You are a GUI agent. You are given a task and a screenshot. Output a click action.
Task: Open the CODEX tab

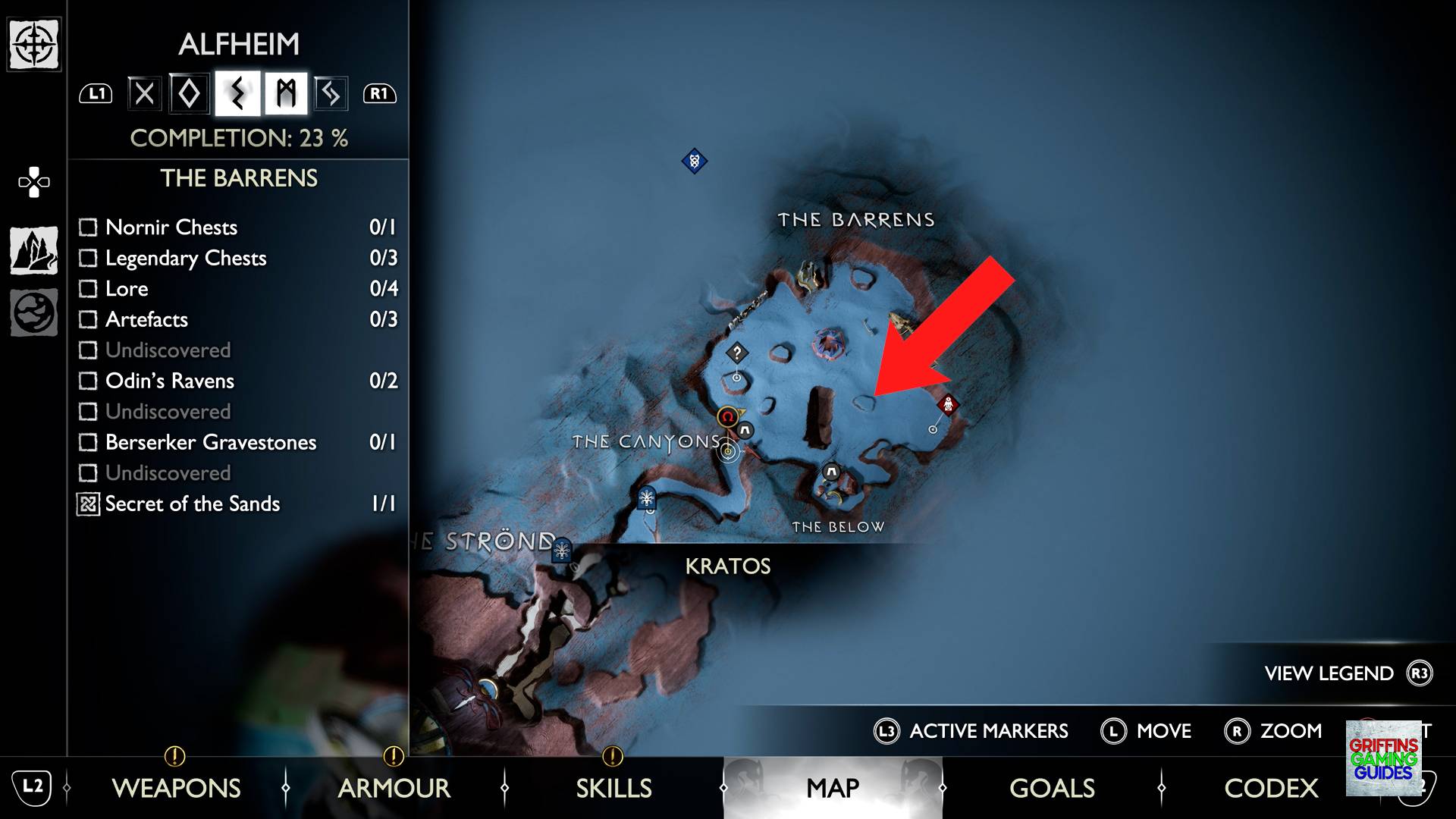click(1271, 788)
